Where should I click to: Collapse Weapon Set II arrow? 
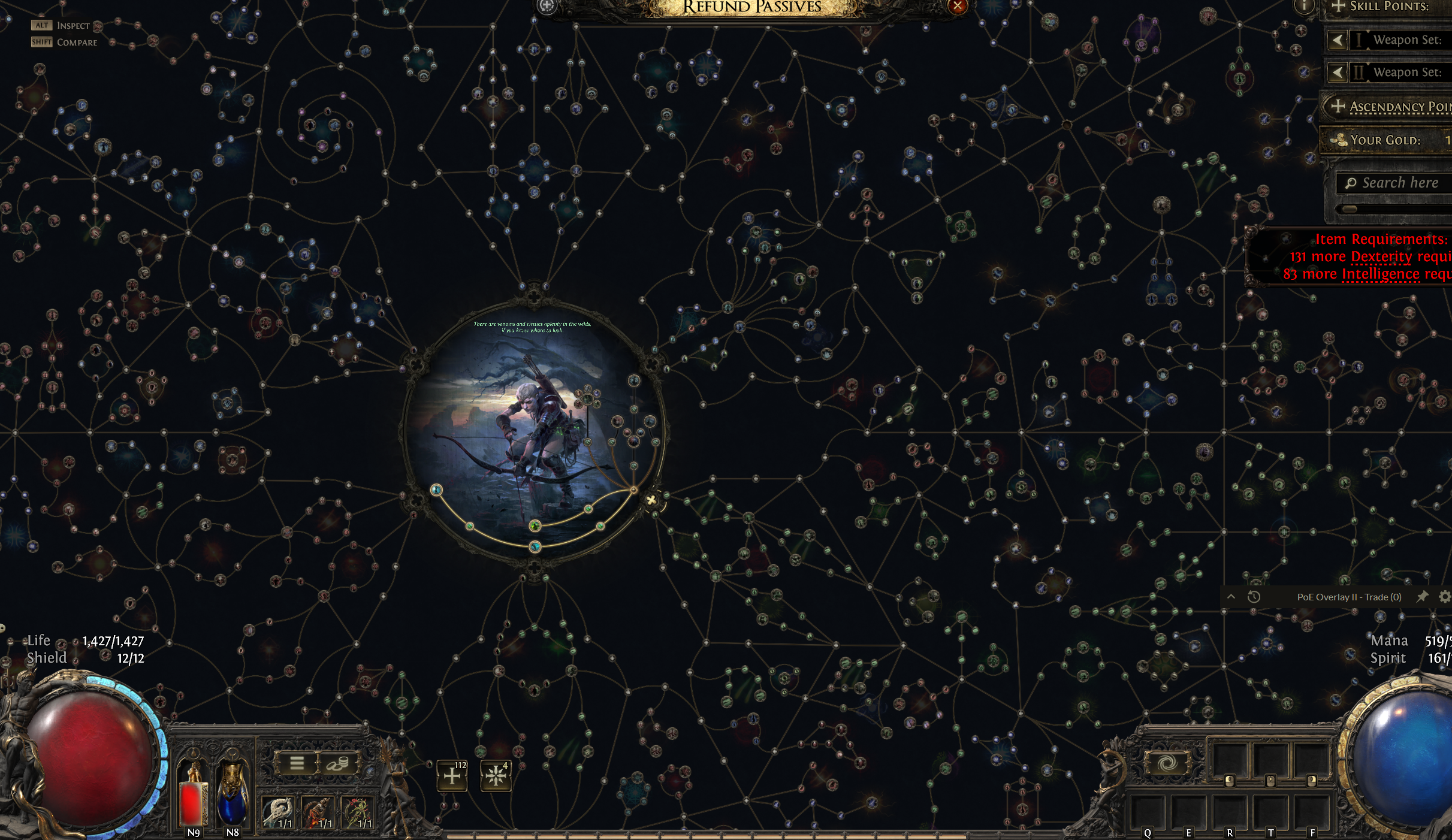(1338, 72)
